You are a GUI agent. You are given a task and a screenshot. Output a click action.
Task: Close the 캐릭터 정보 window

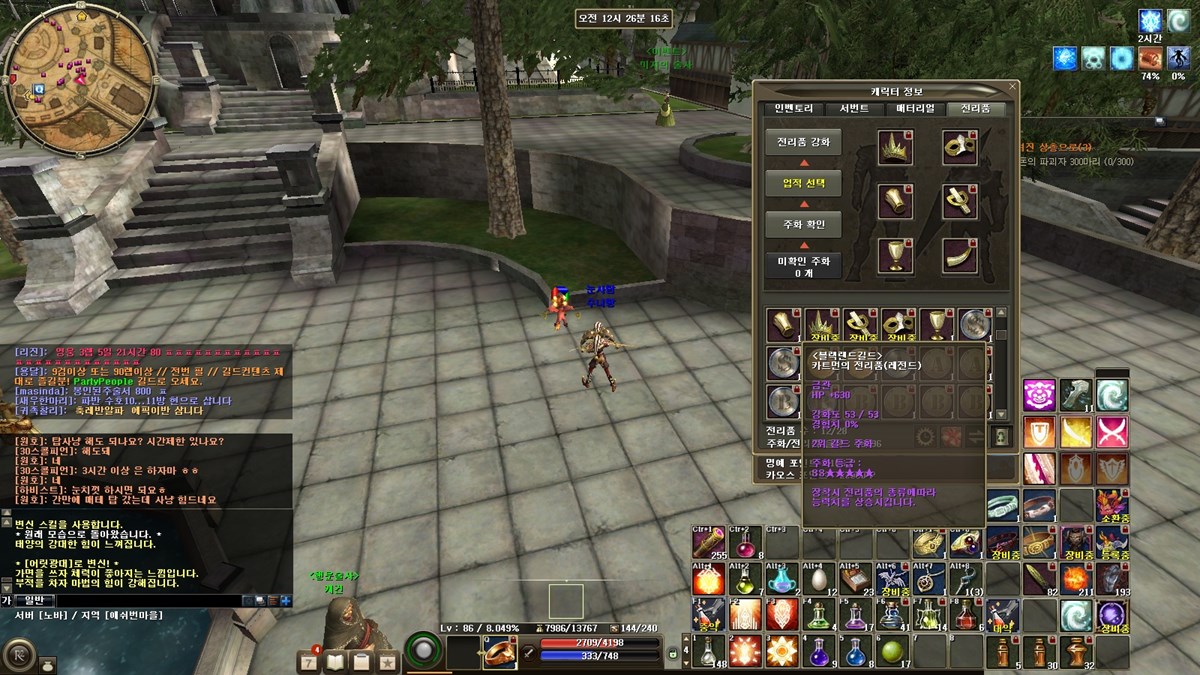click(1012, 88)
